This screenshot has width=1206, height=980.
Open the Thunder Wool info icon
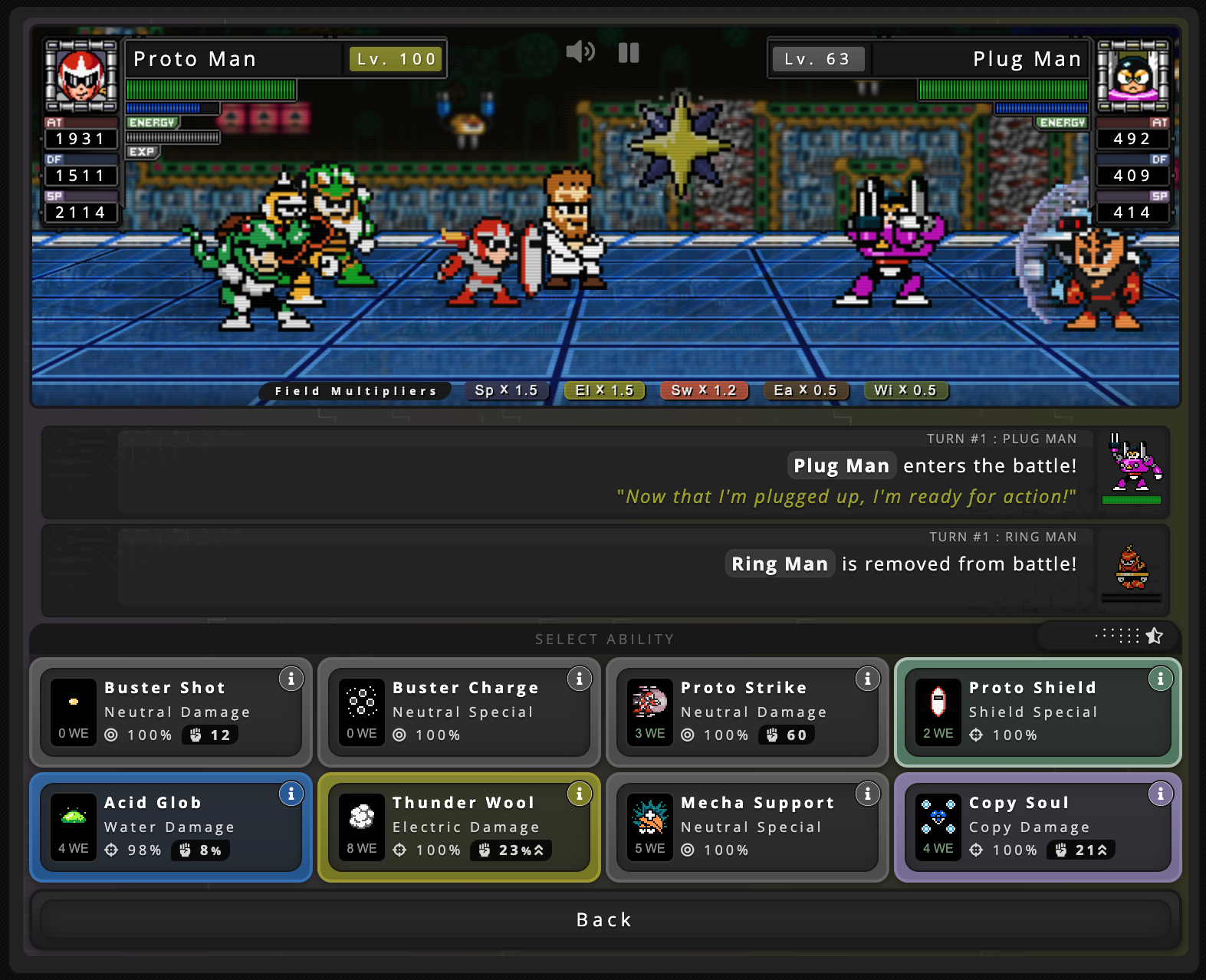pos(580,794)
